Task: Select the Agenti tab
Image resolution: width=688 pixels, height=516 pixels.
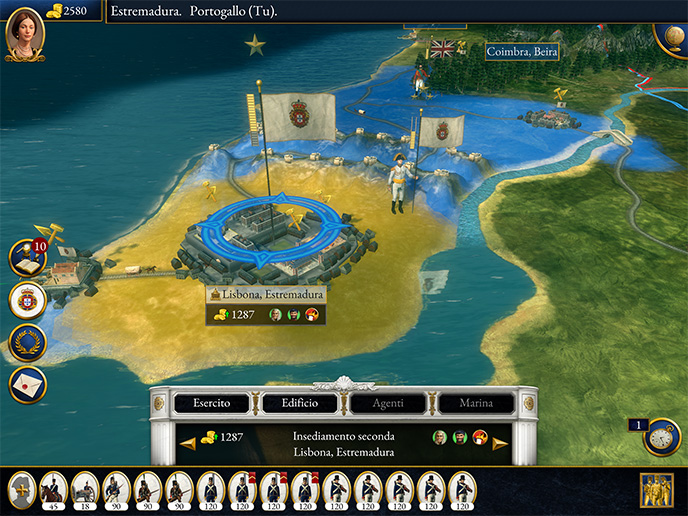Action: (388, 403)
